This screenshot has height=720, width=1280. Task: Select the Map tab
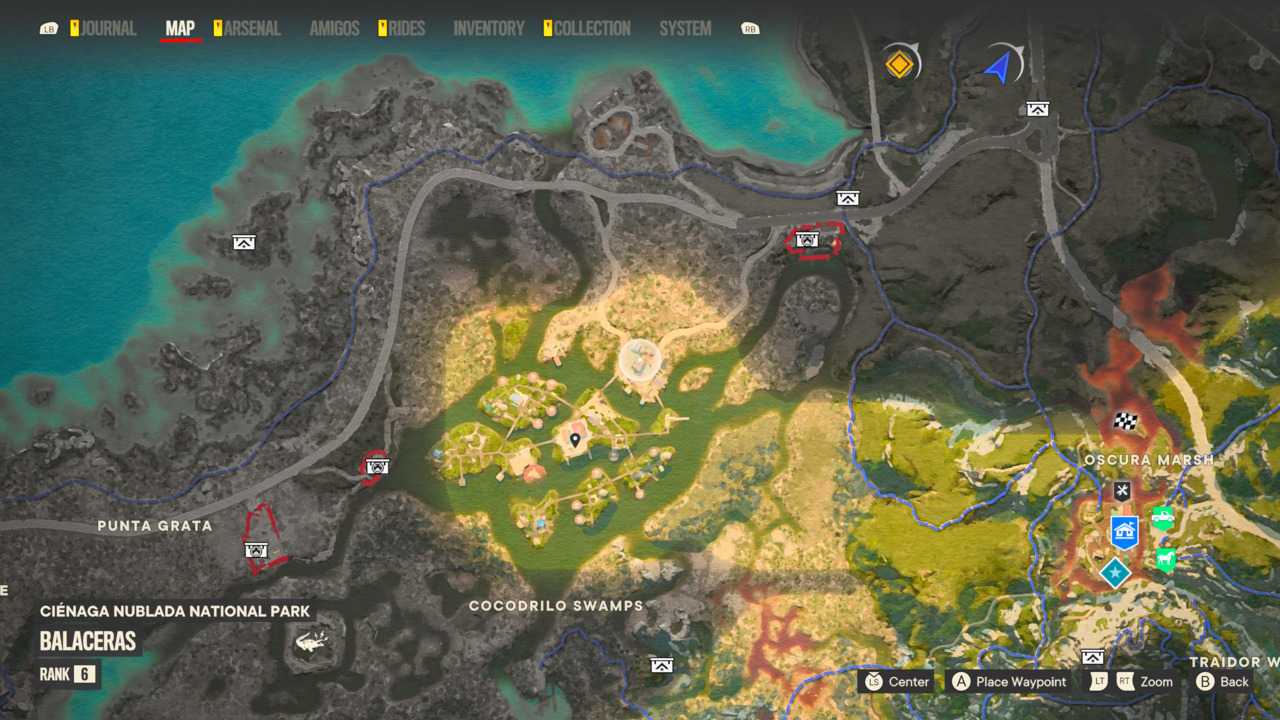(x=180, y=29)
